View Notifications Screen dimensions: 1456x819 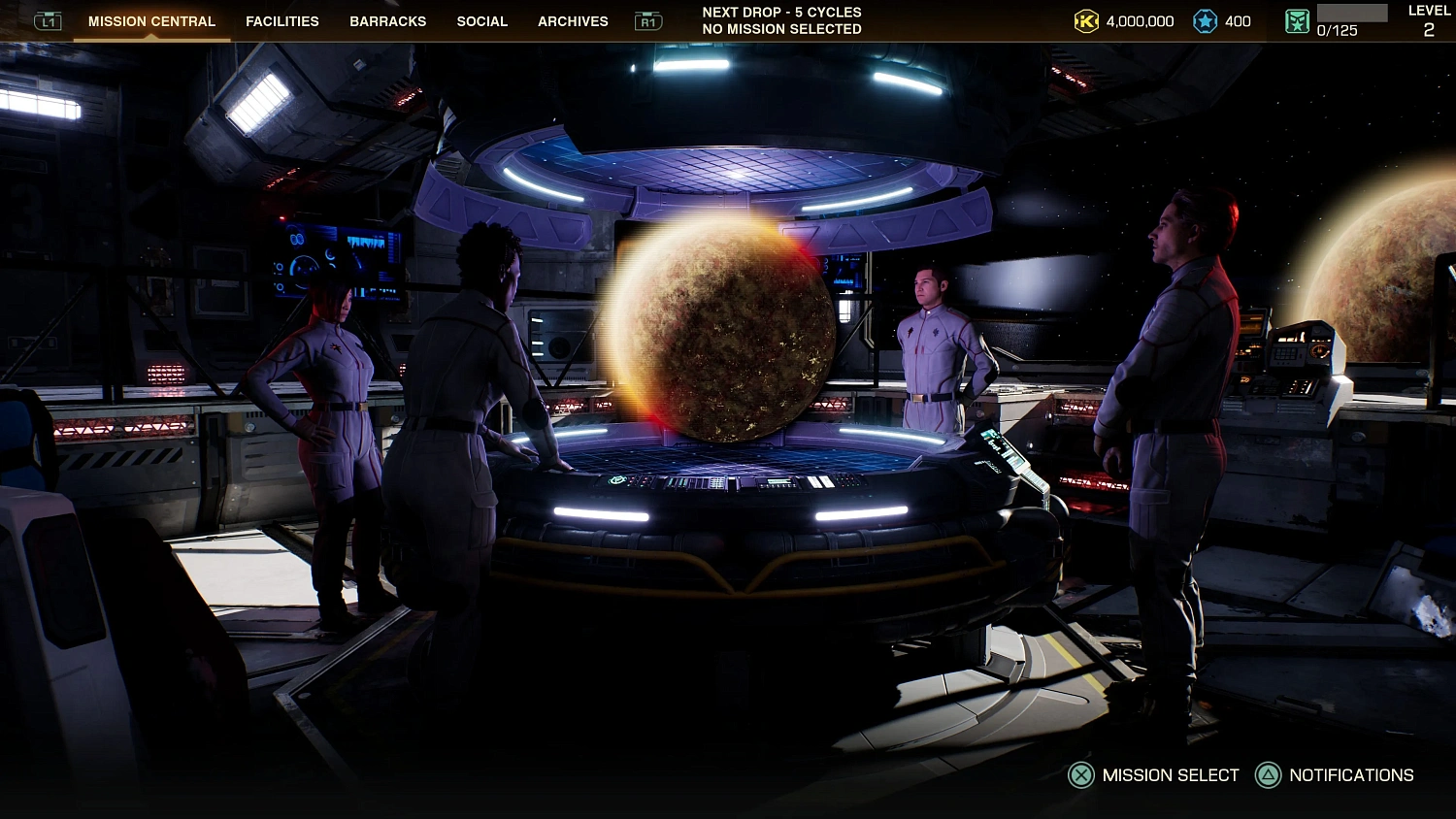click(x=1335, y=775)
